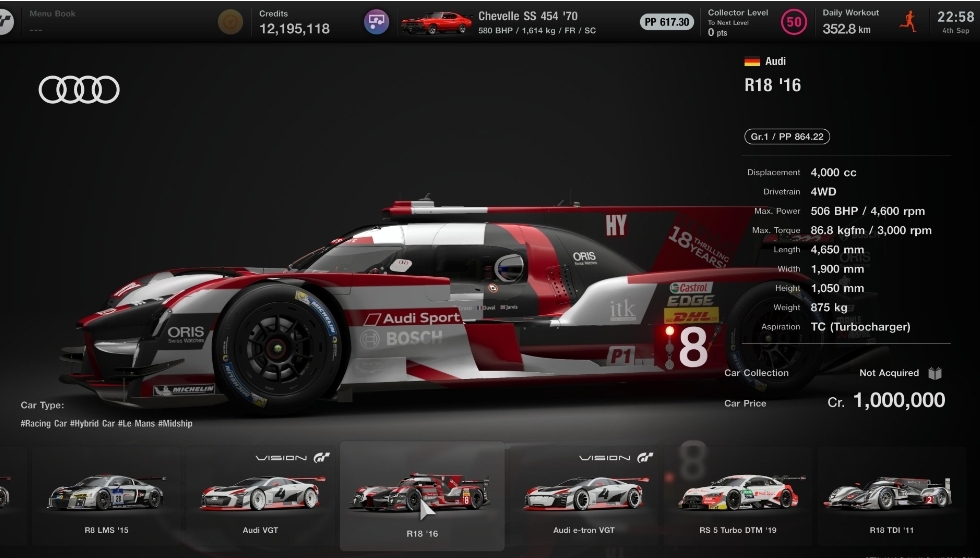Select the highlighted R18 '16 thumbnail
980x558 pixels.
click(x=421, y=496)
